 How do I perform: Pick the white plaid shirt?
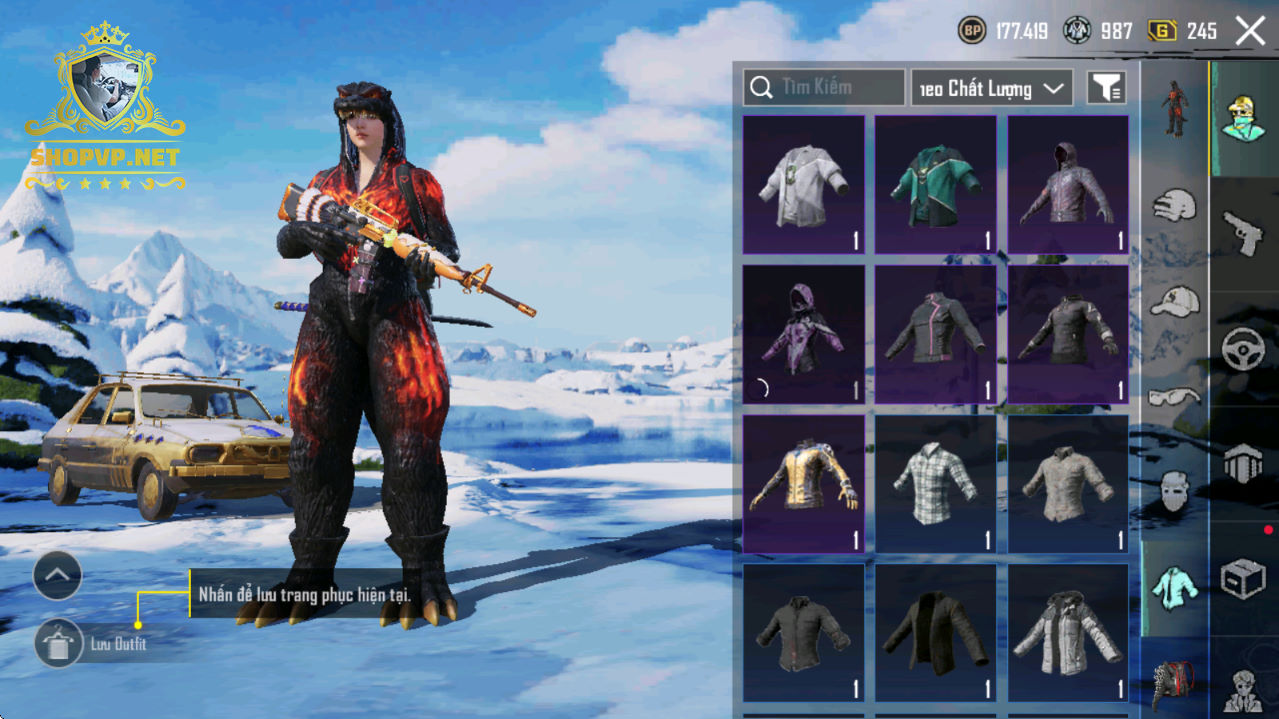(x=936, y=484)
